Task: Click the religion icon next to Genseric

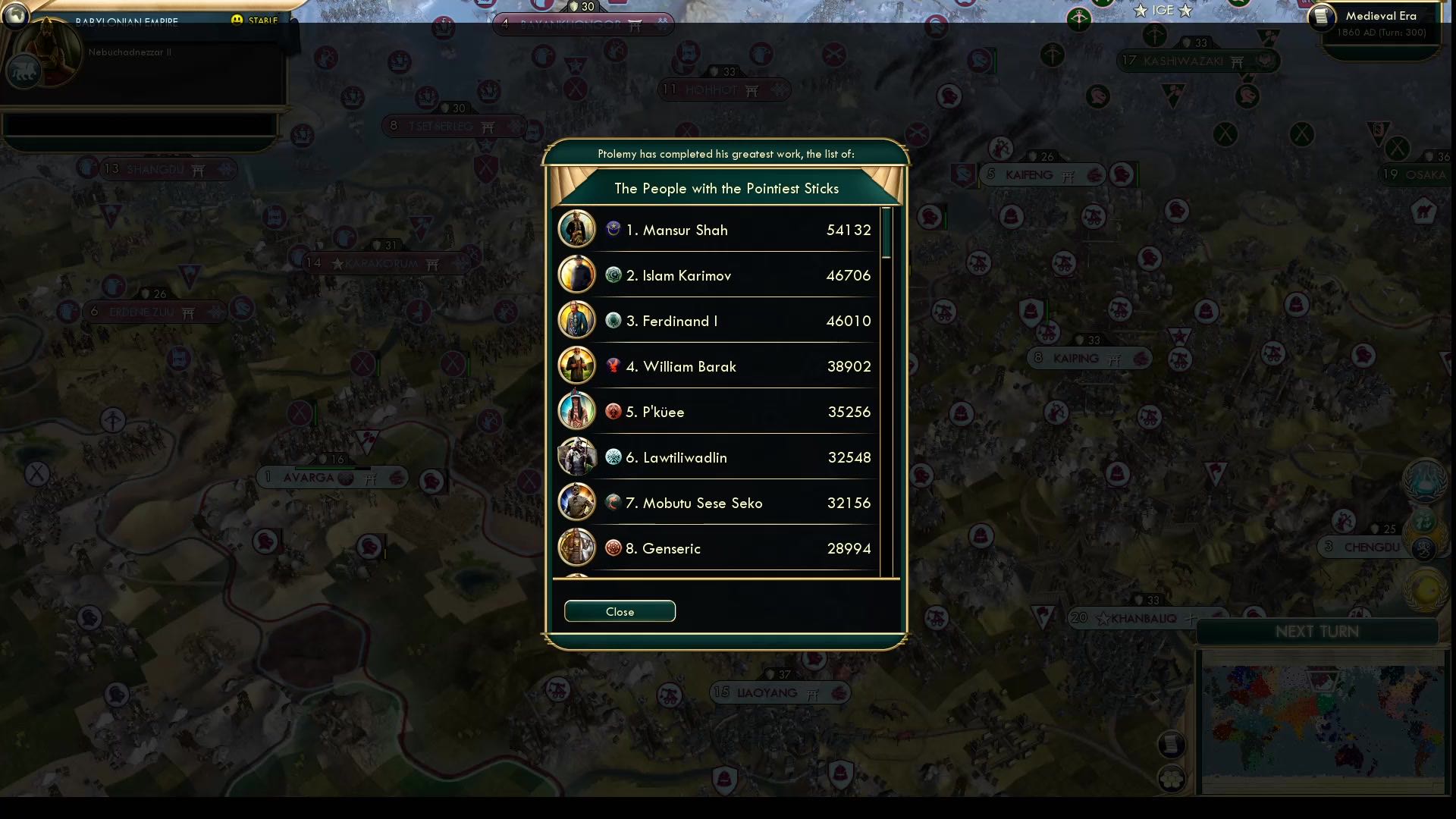Action: coord(613,548)
